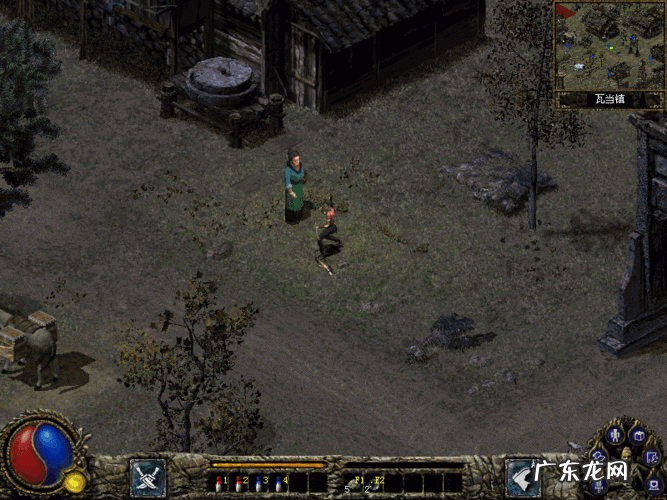The image size is (667, 500).
Task: Select the crossed swords left attack skill
Action: point(148,477)
